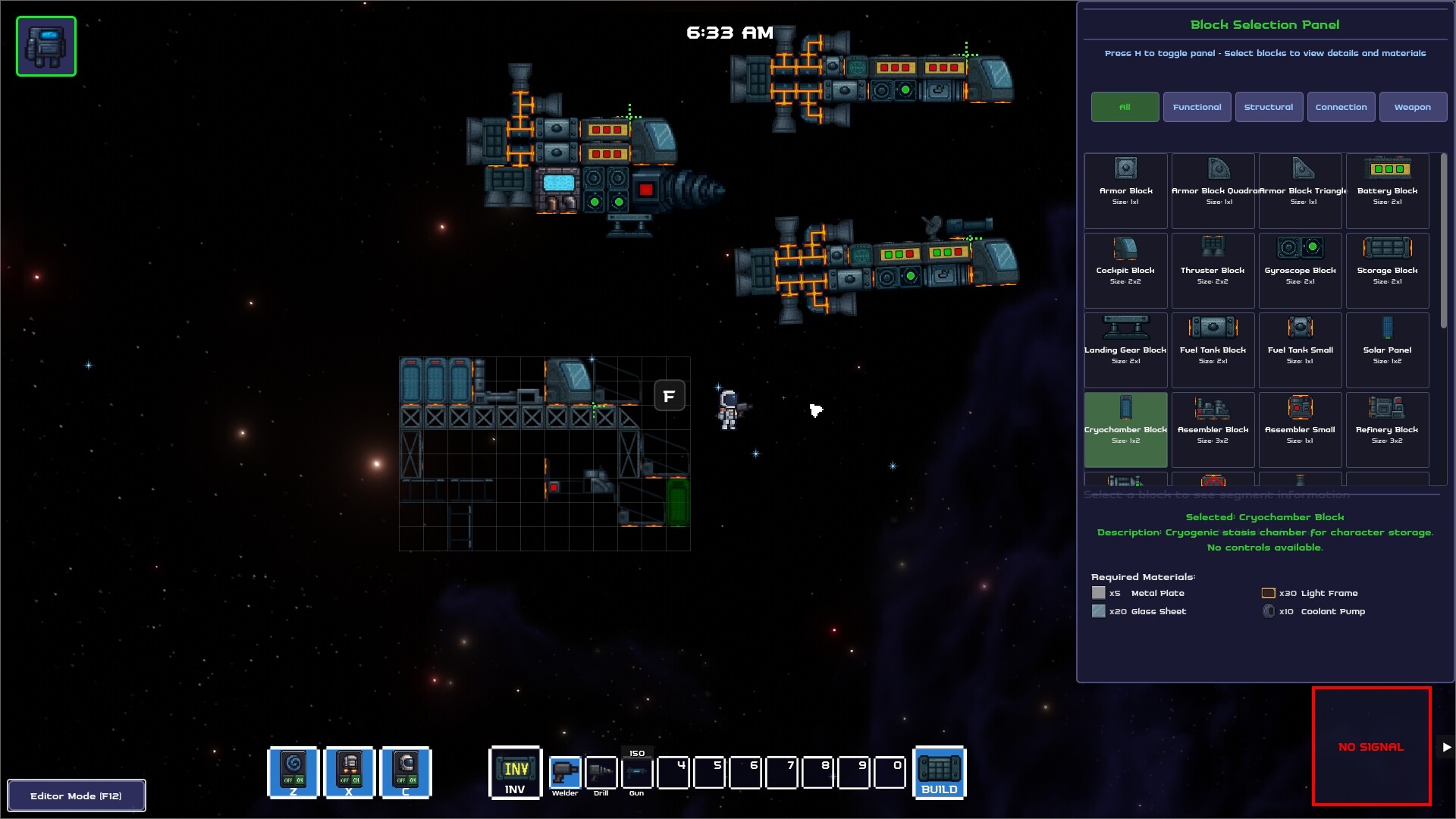Open the INV inventory button
The width and height of the screenshot is (1456, 819).
point(515,773)
